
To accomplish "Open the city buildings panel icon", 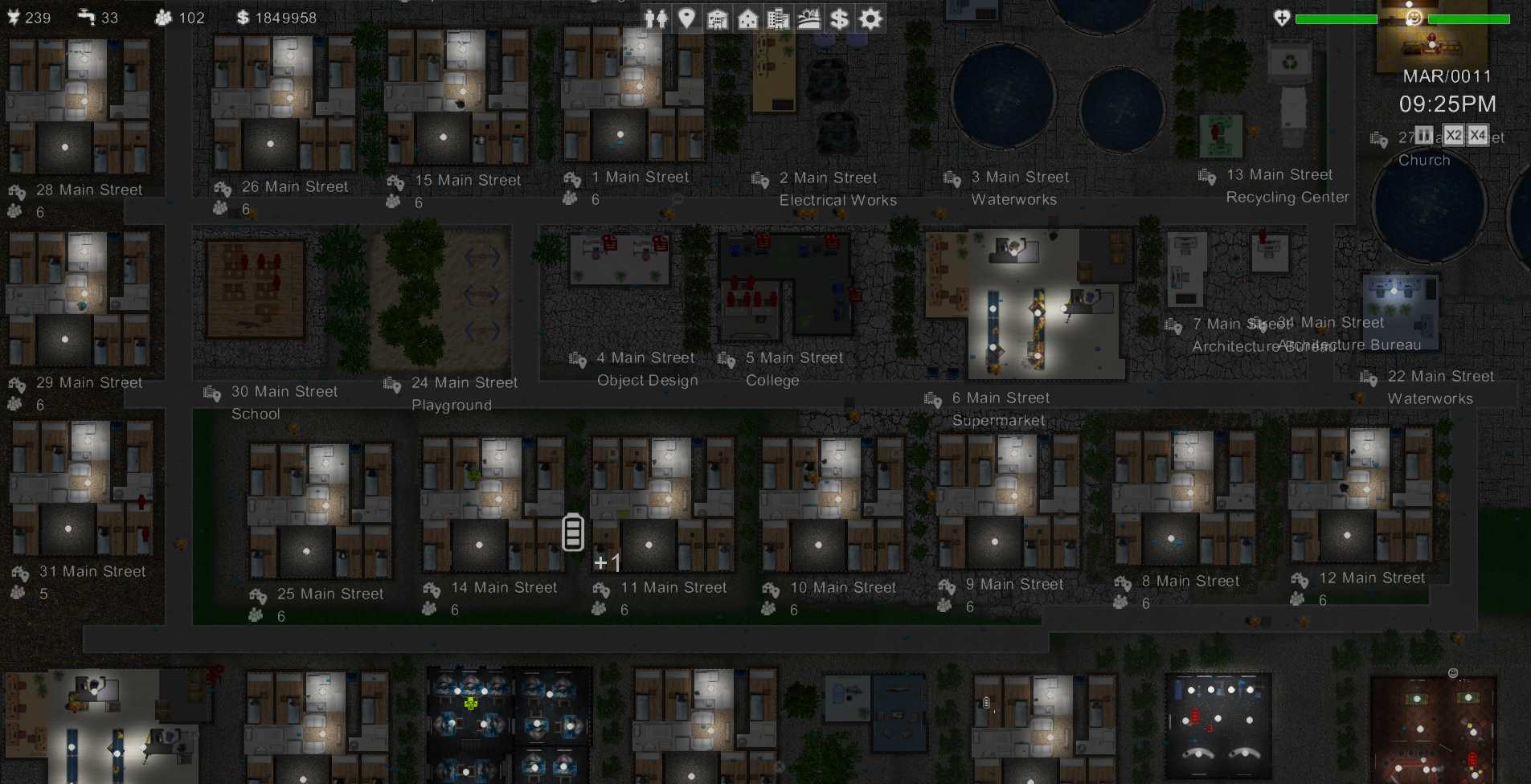I will coord(778,18).
